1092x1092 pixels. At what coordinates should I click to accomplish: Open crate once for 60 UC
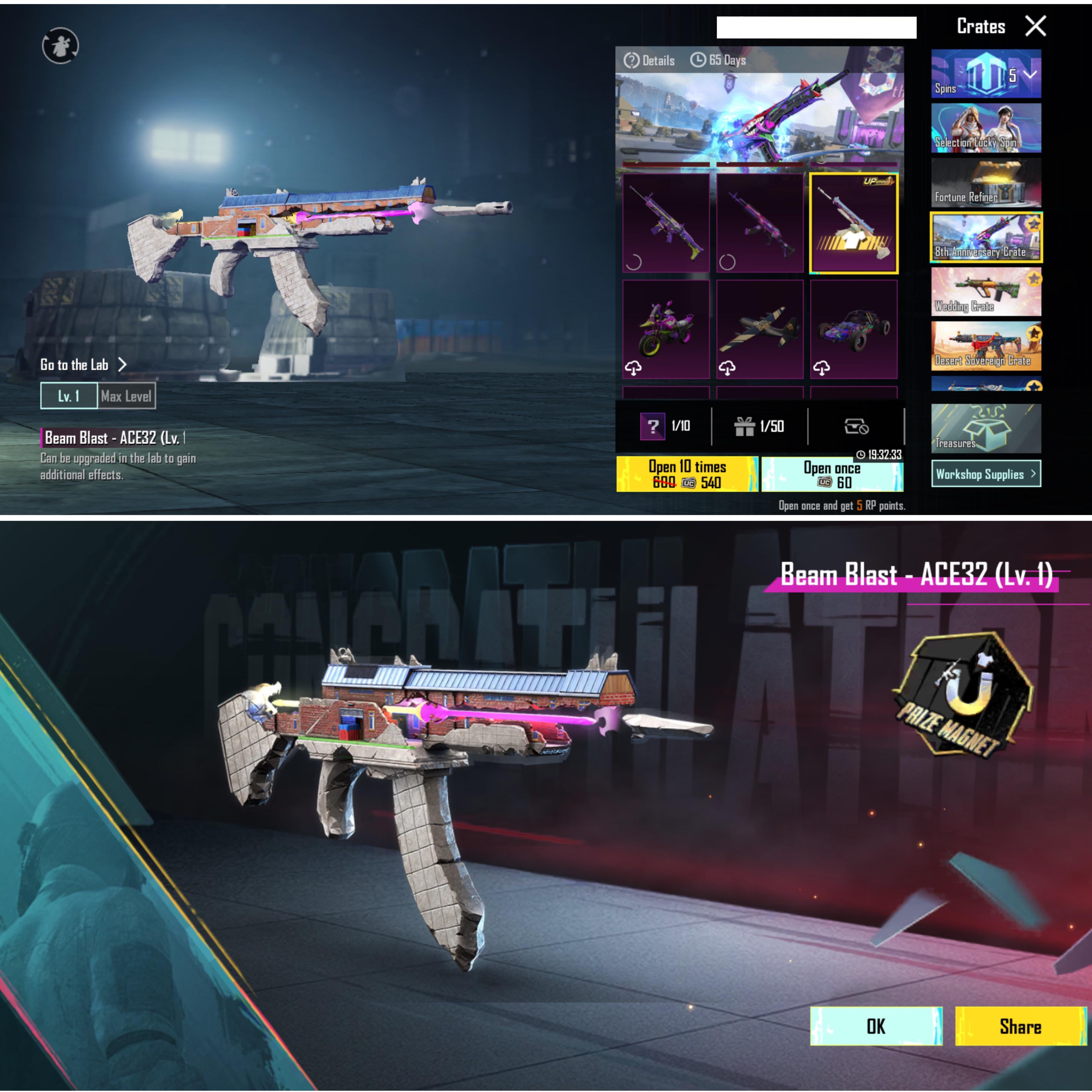click(x=832, y=474)
